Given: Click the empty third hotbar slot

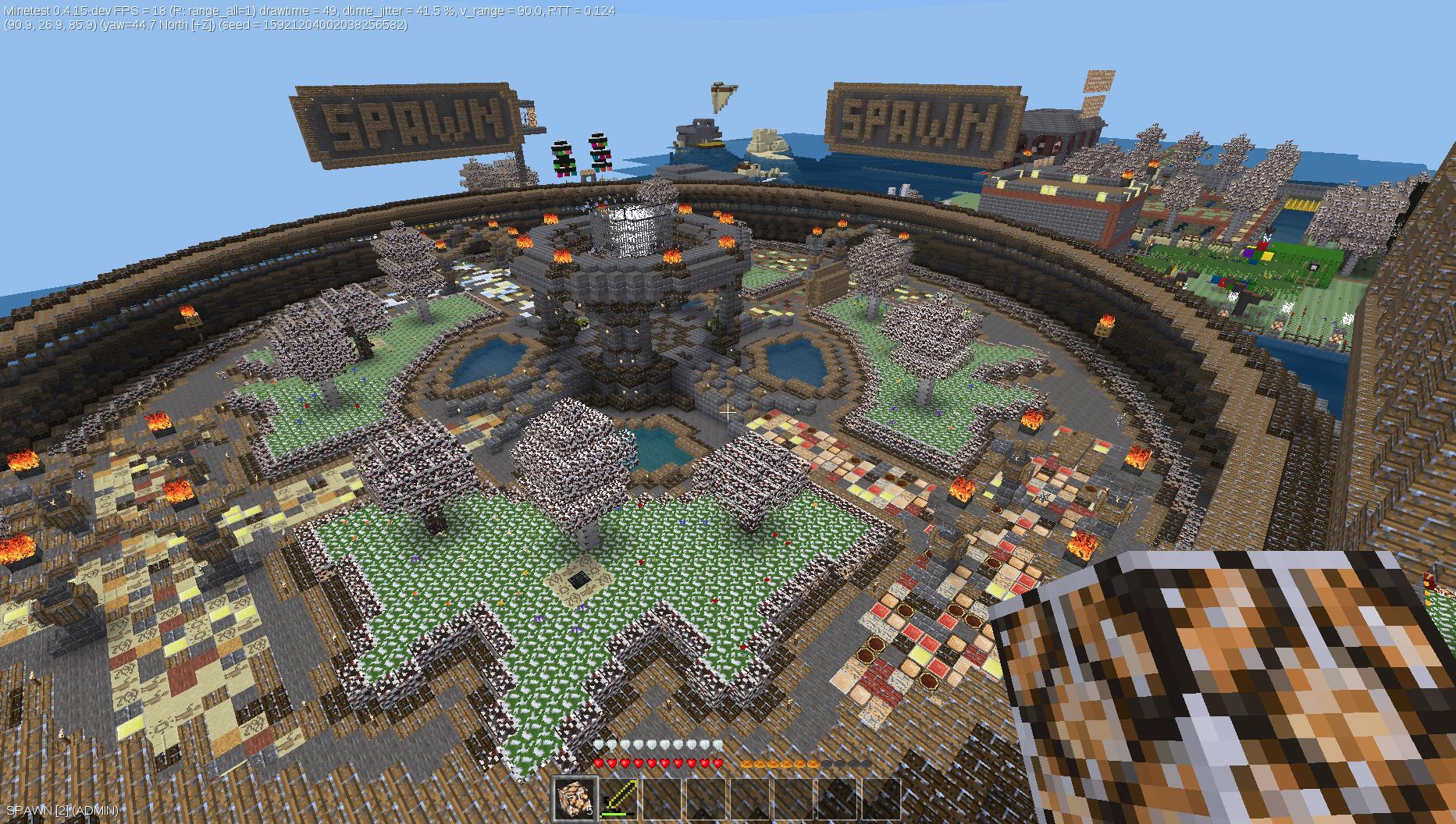Looking at the screenshot, I should coord(662,797).
